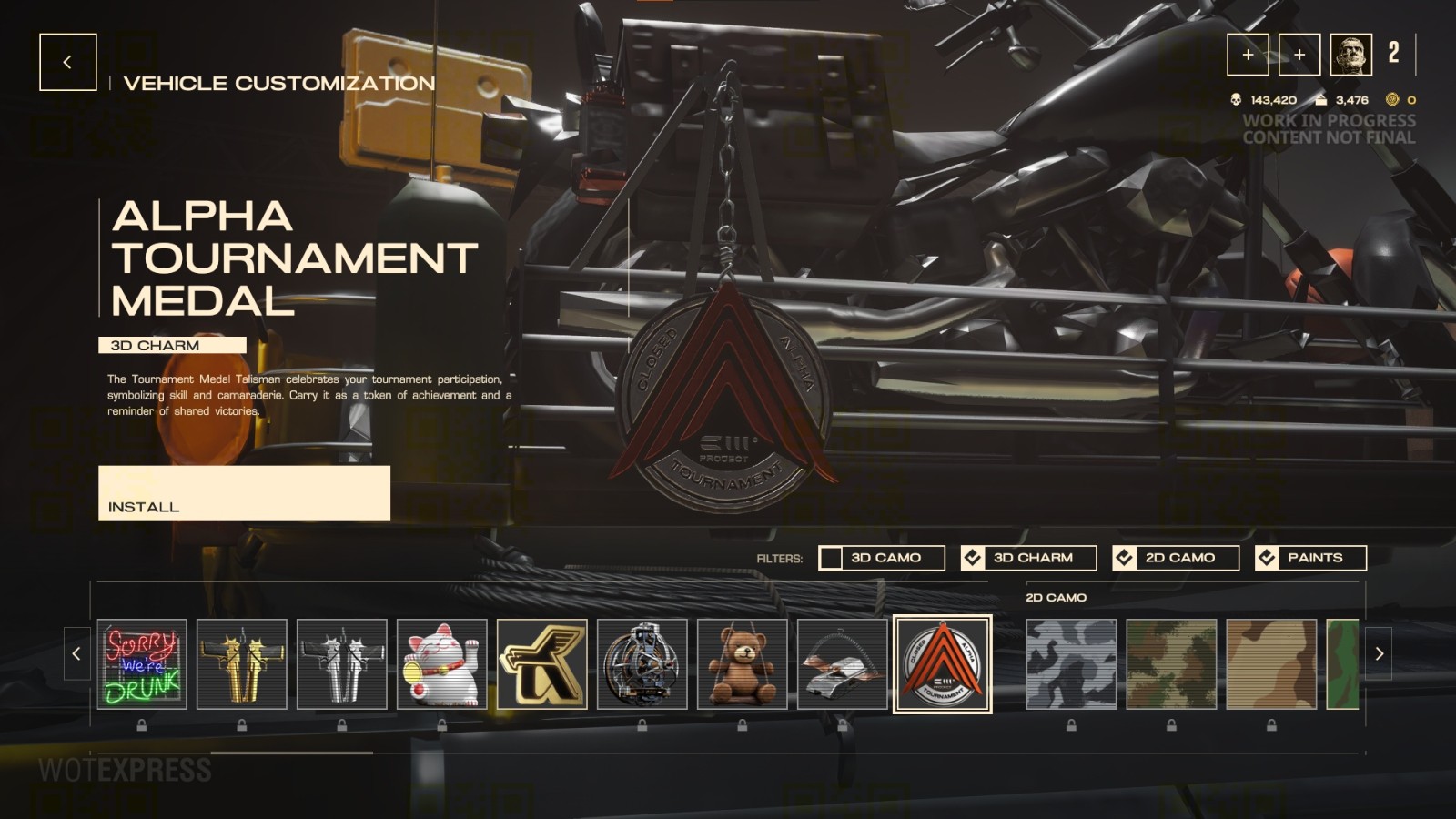
Task: Open the character portrait at top right
Action: (x=1350, y=55)
